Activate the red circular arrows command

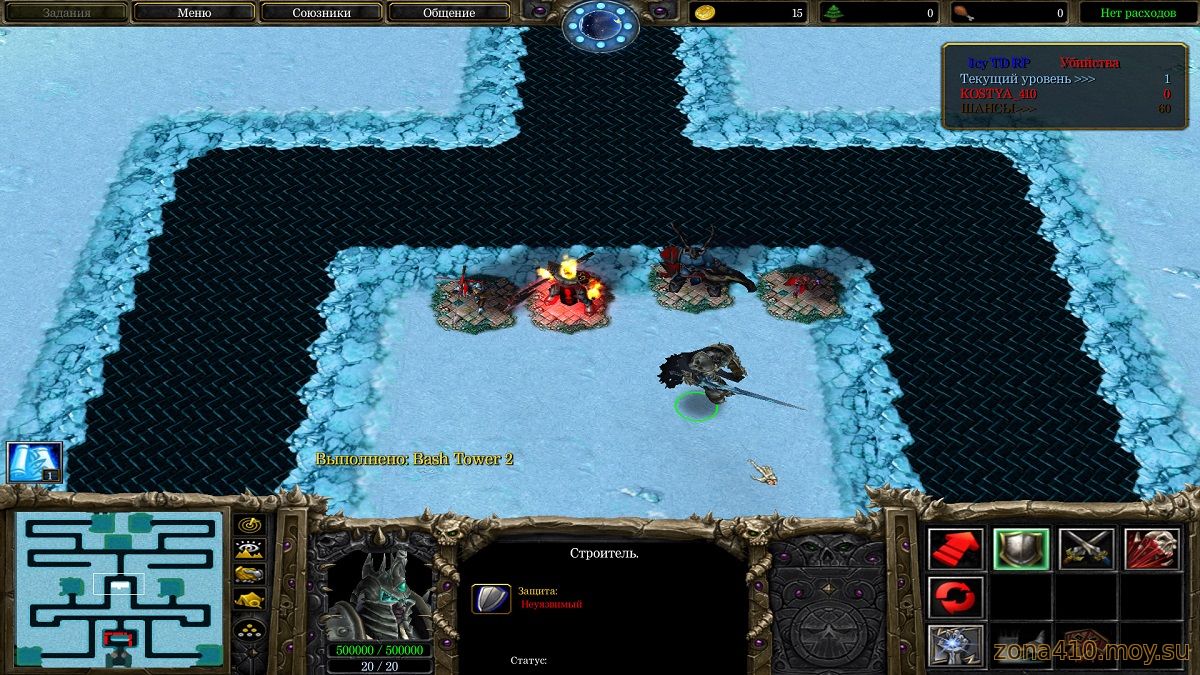pyautogui.click(x=955, y=597)
